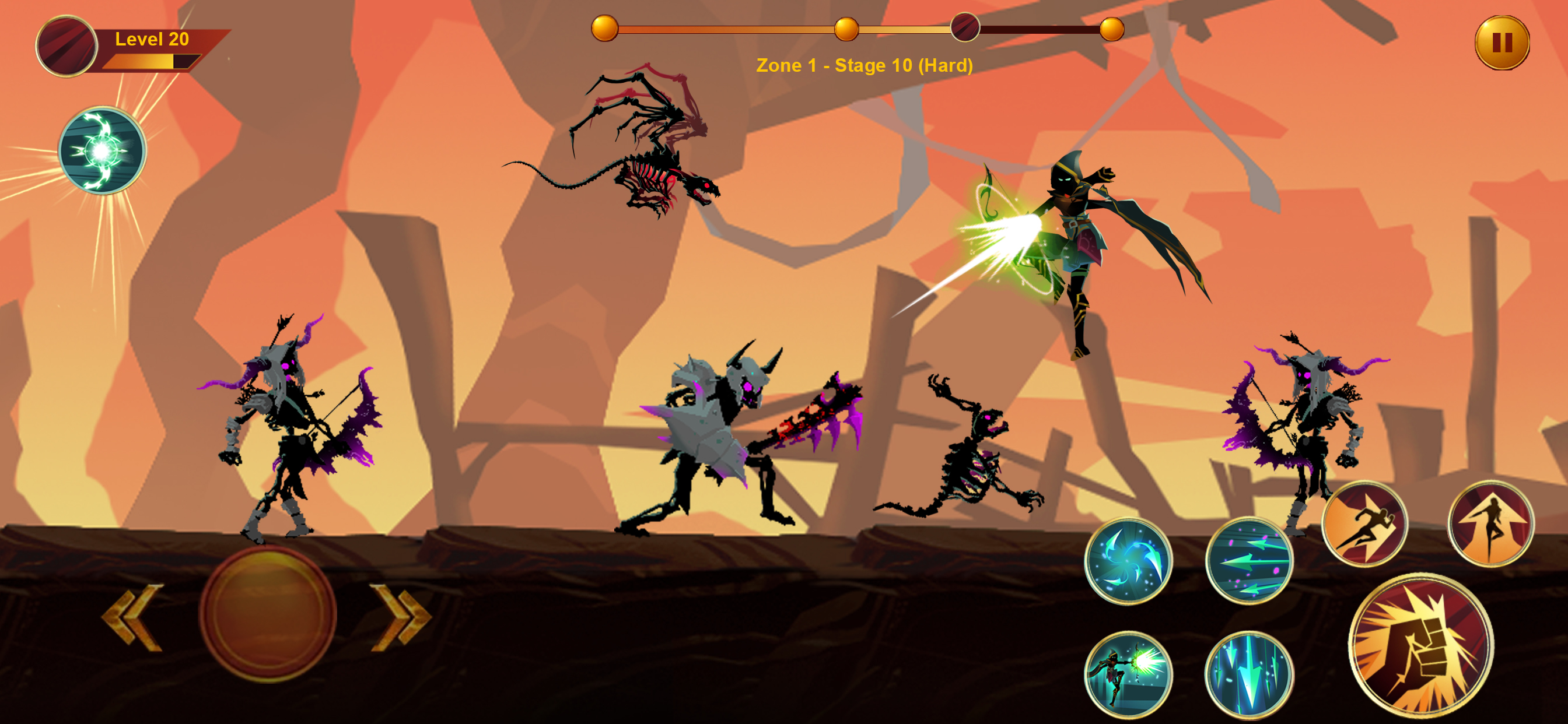Viewport: 1568px width, 724px height.
Task: Activate the glowing green ultimate orb
Action: point(102,150)
